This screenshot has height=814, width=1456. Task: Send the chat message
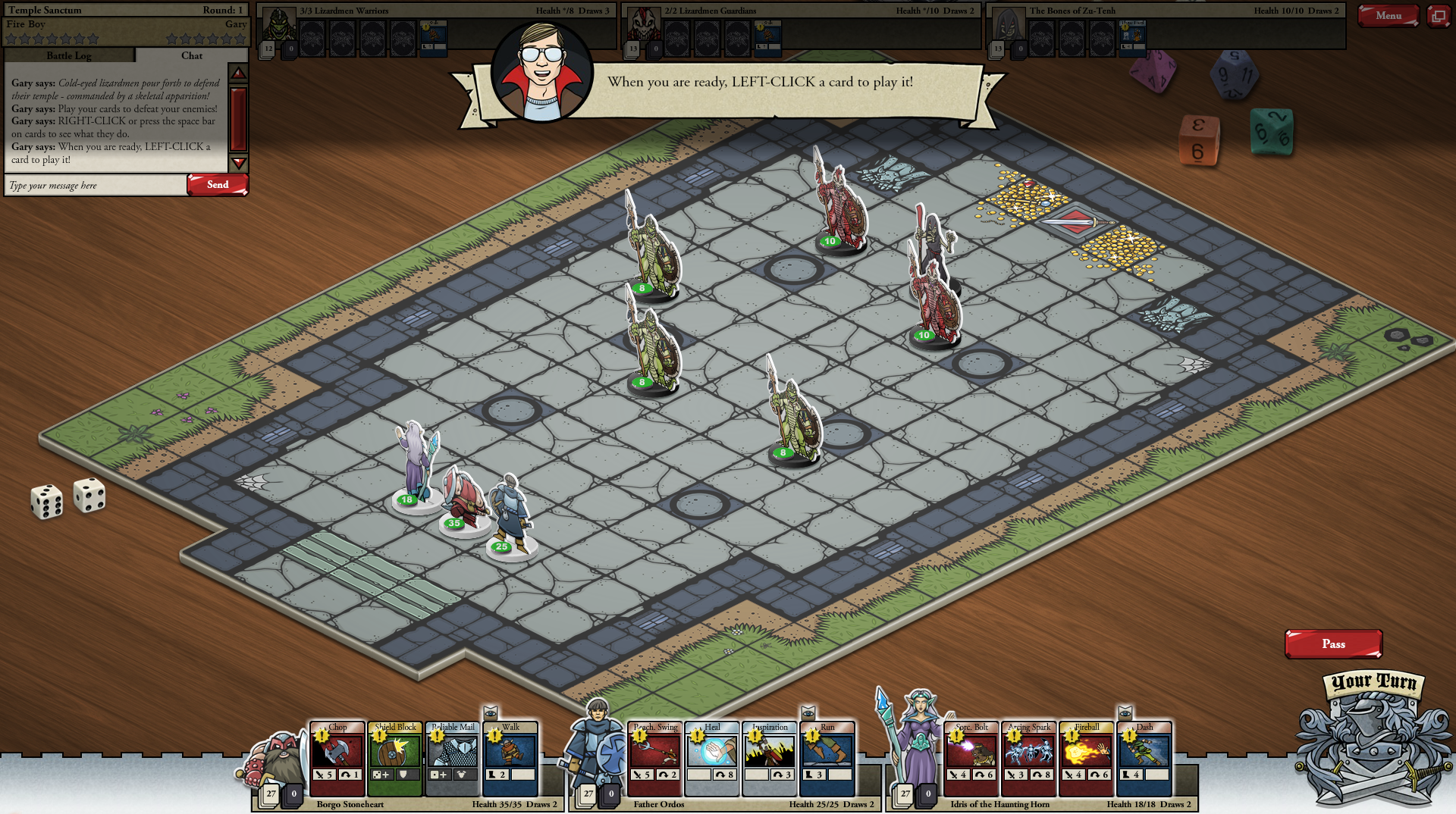218,185
